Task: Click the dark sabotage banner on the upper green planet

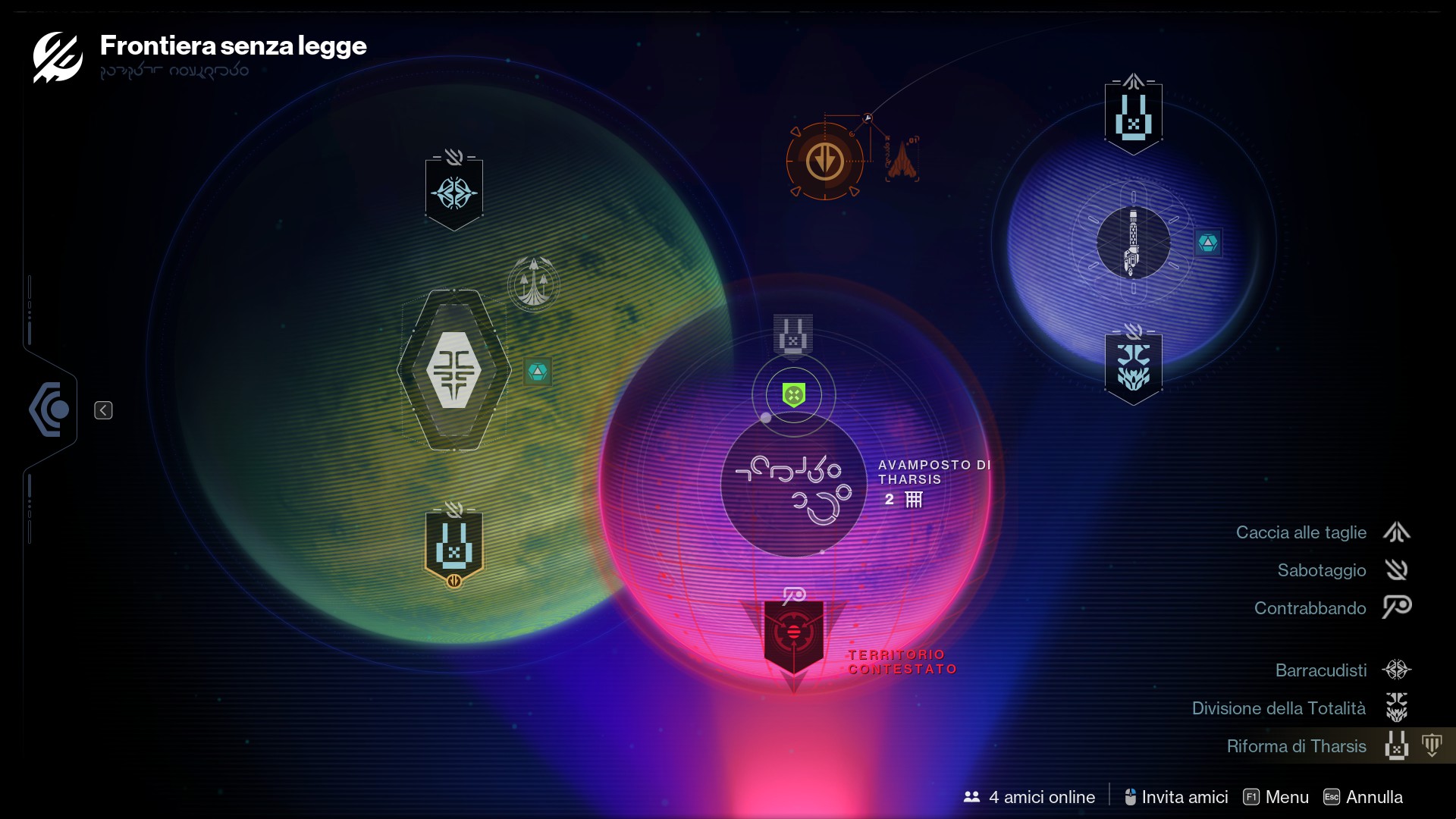Action: click(x=453, y=193)
